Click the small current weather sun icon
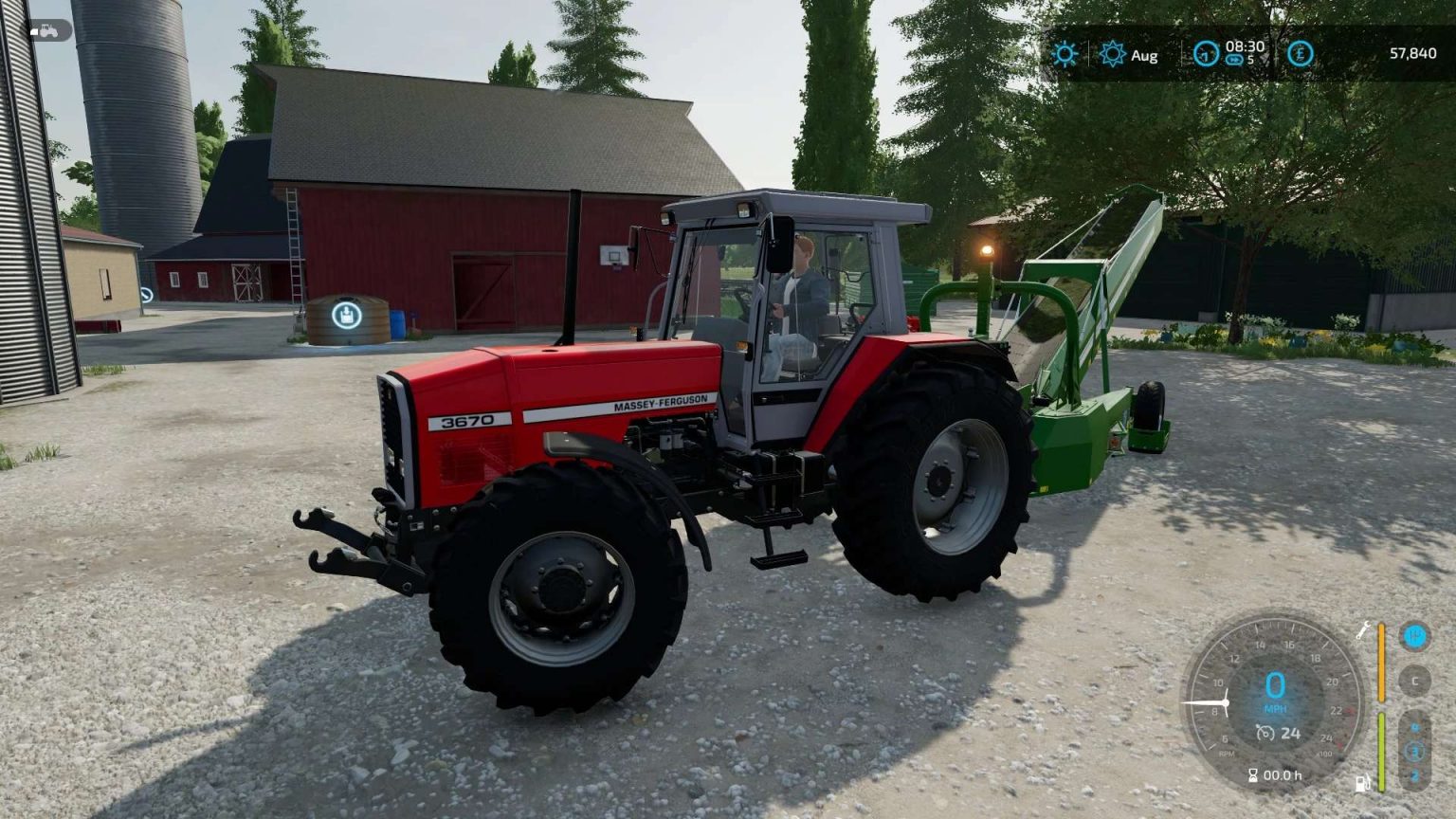Image resolution: width=1456 pixels, height=819 pixels. [x=1065, y=54]
